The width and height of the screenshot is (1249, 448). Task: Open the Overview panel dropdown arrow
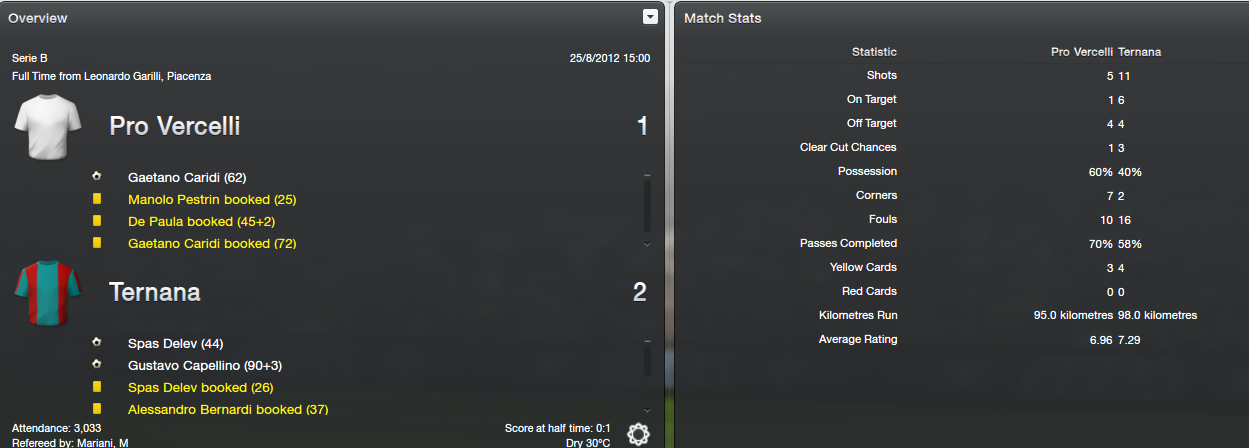coord(650,17)
